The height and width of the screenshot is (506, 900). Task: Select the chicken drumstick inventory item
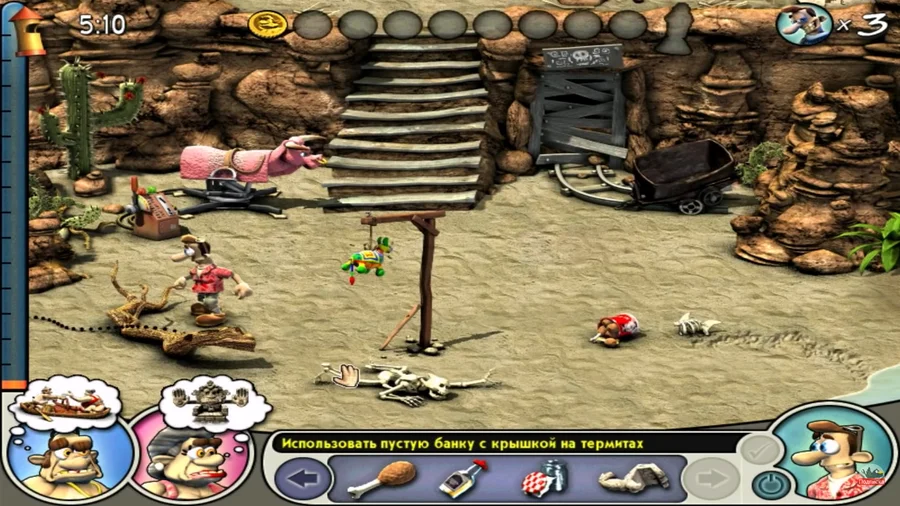point(368,478)
